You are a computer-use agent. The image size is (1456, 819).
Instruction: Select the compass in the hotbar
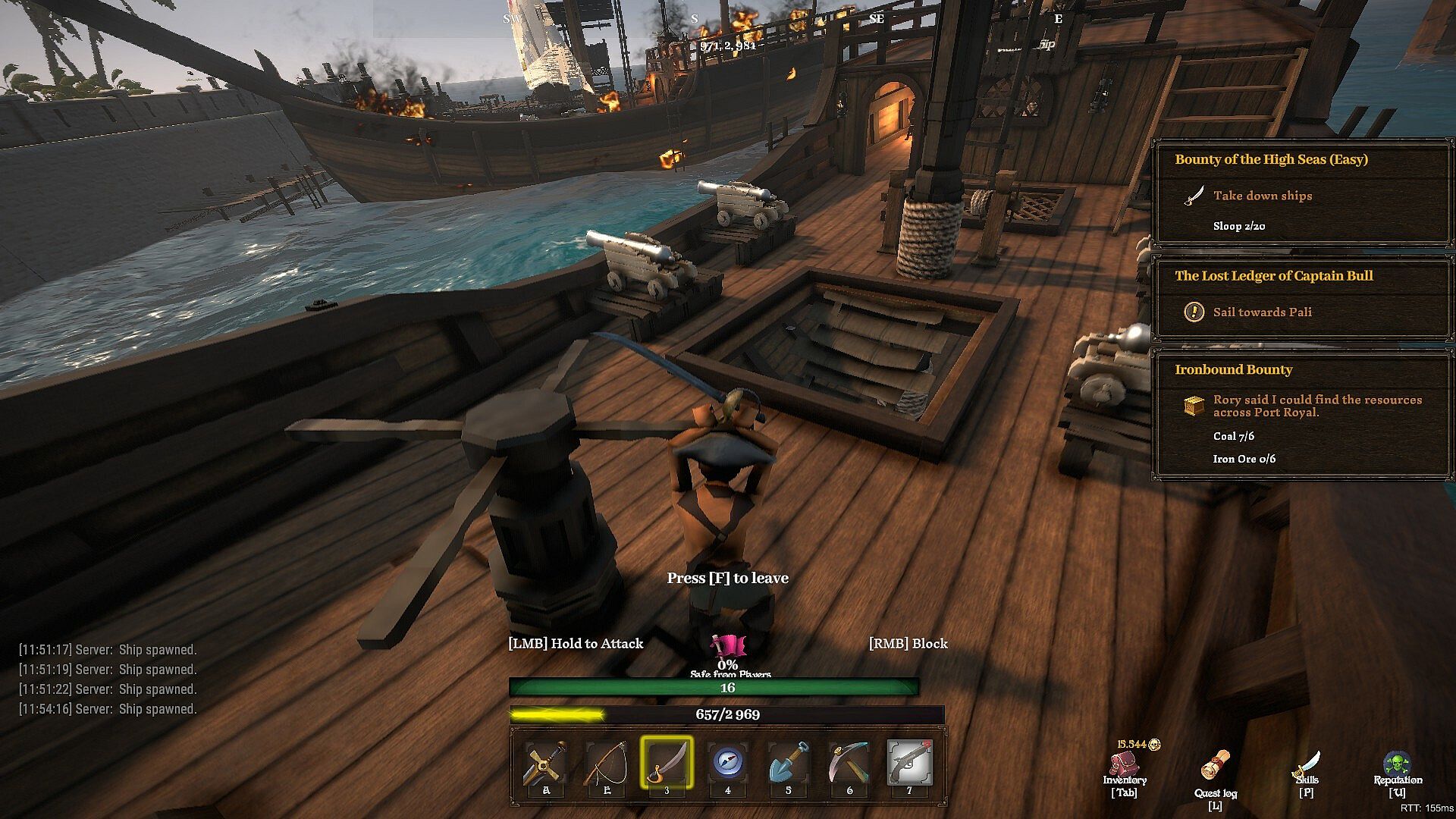727,763
